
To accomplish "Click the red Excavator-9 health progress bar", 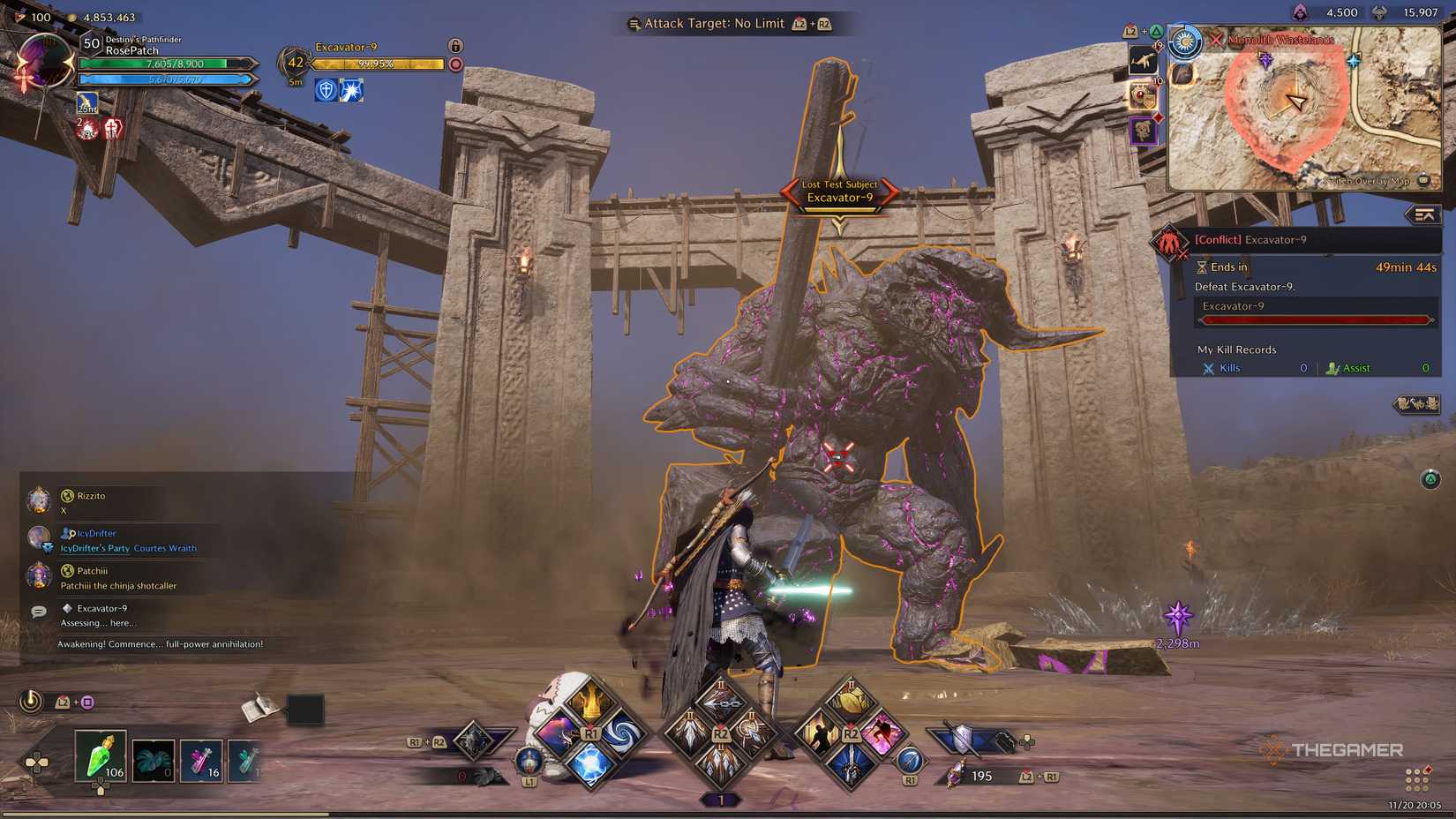I will (x=1314, y=319).
